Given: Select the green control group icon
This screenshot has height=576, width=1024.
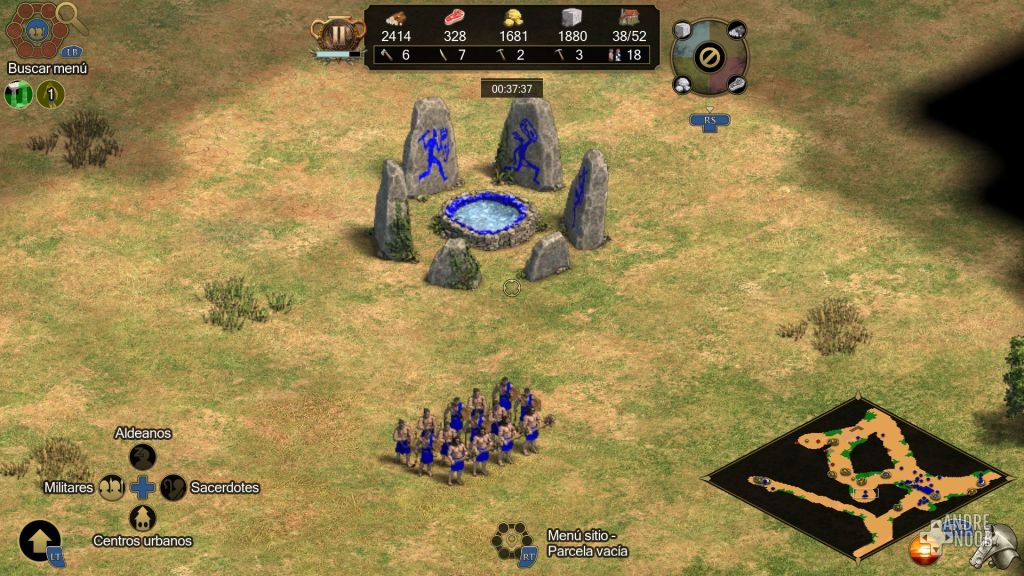Looking at the screenshot, I should tap(19, 95).
